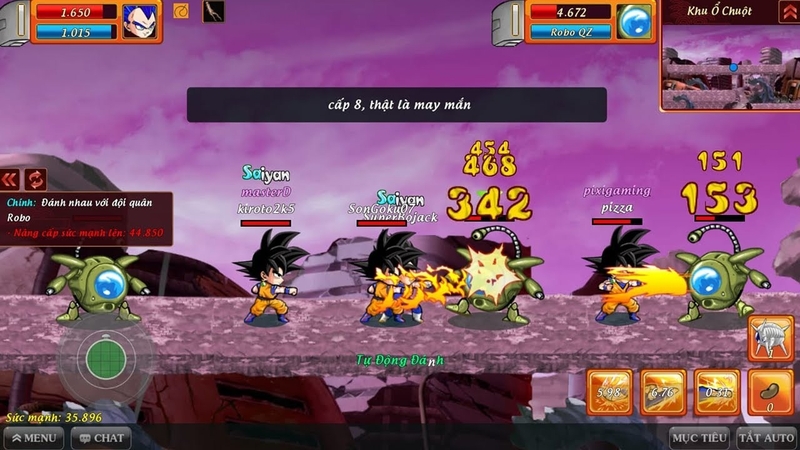Use the senzu bean item slot
The width and height of the screenshot is (800, 450).
coord(770,392)
